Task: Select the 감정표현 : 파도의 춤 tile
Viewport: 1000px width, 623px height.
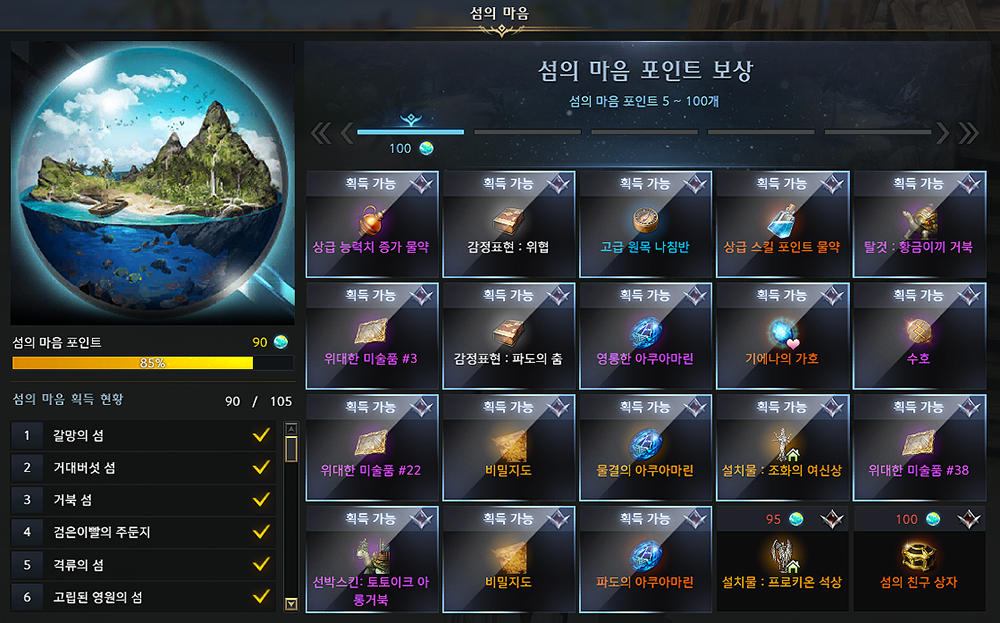Action: click(x=508, y=336)
